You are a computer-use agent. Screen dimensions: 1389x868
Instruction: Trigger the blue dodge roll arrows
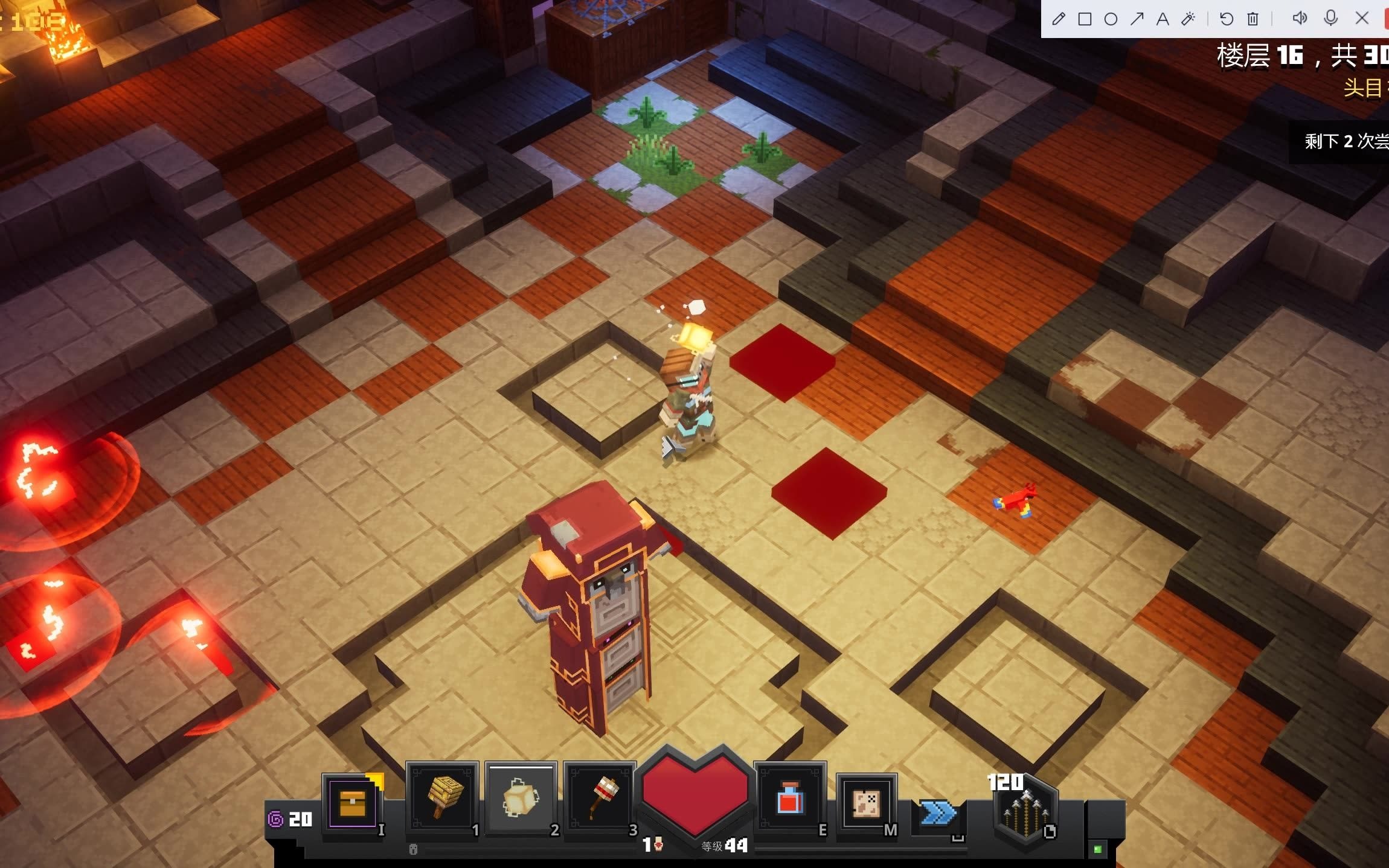[938, 813]
